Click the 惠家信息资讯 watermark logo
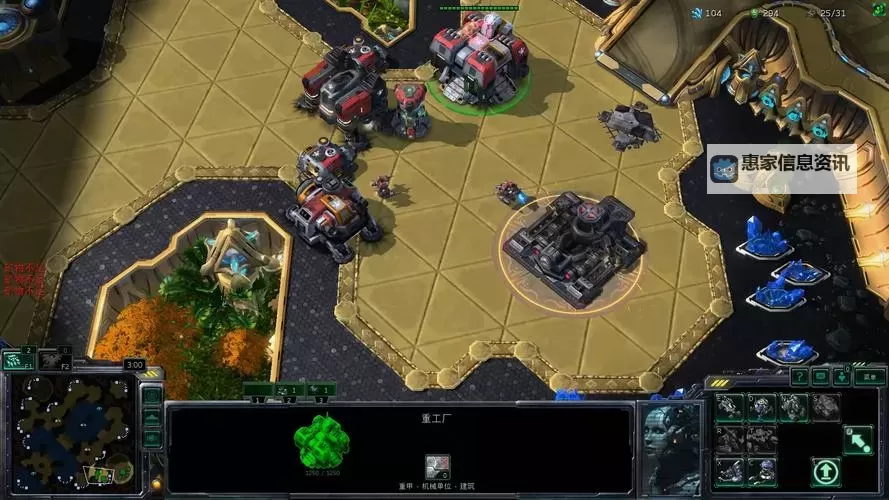This screenshot has height=500, width=889. [782, 169]
